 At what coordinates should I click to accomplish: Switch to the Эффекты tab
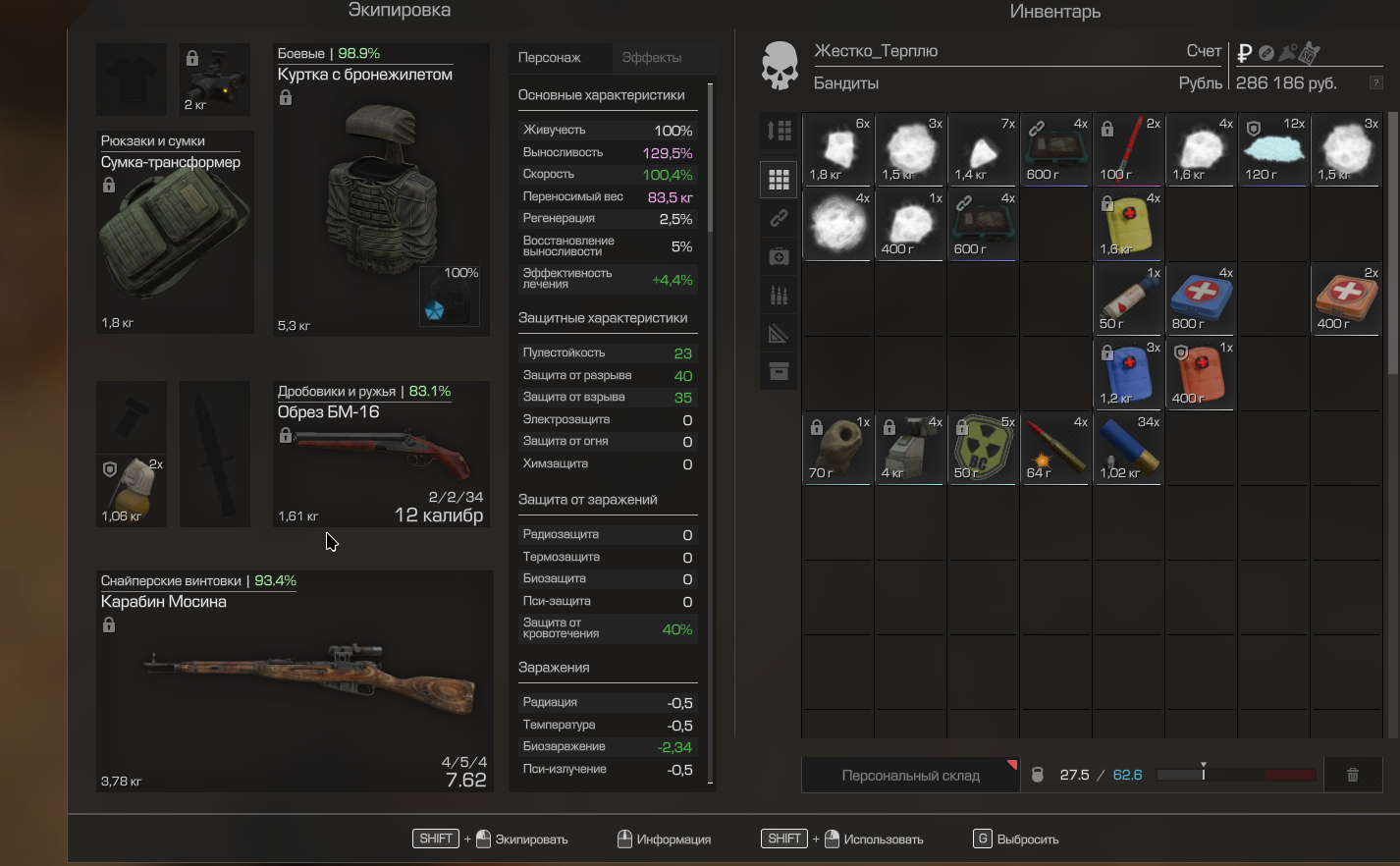(652, 58)
